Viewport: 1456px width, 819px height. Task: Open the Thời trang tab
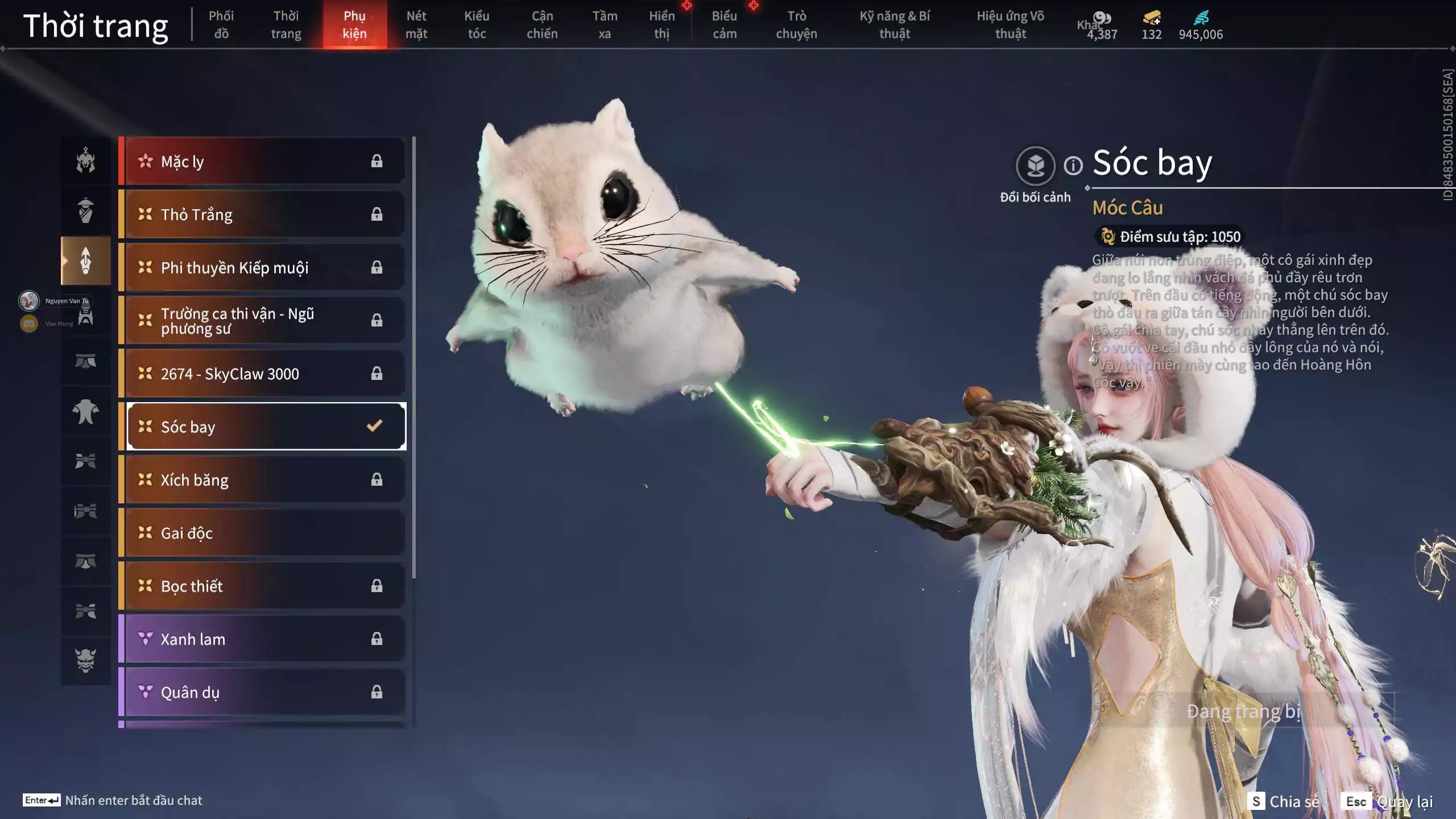point(286,24)
